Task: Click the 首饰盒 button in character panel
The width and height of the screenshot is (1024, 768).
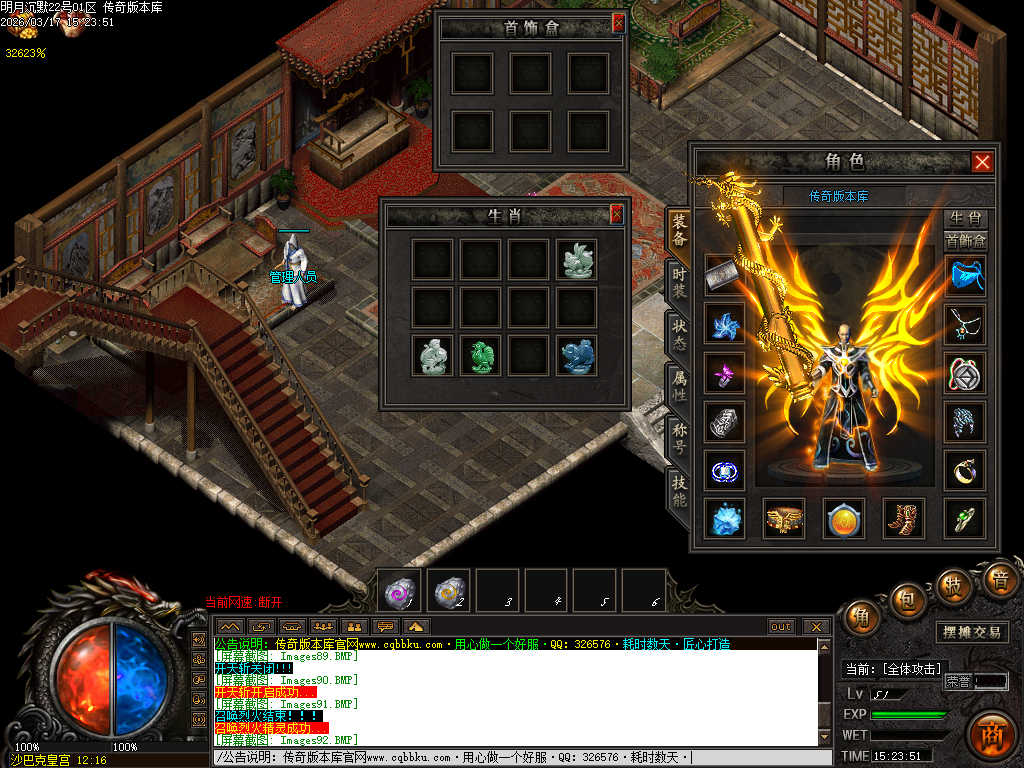Action: coord(966,240)
